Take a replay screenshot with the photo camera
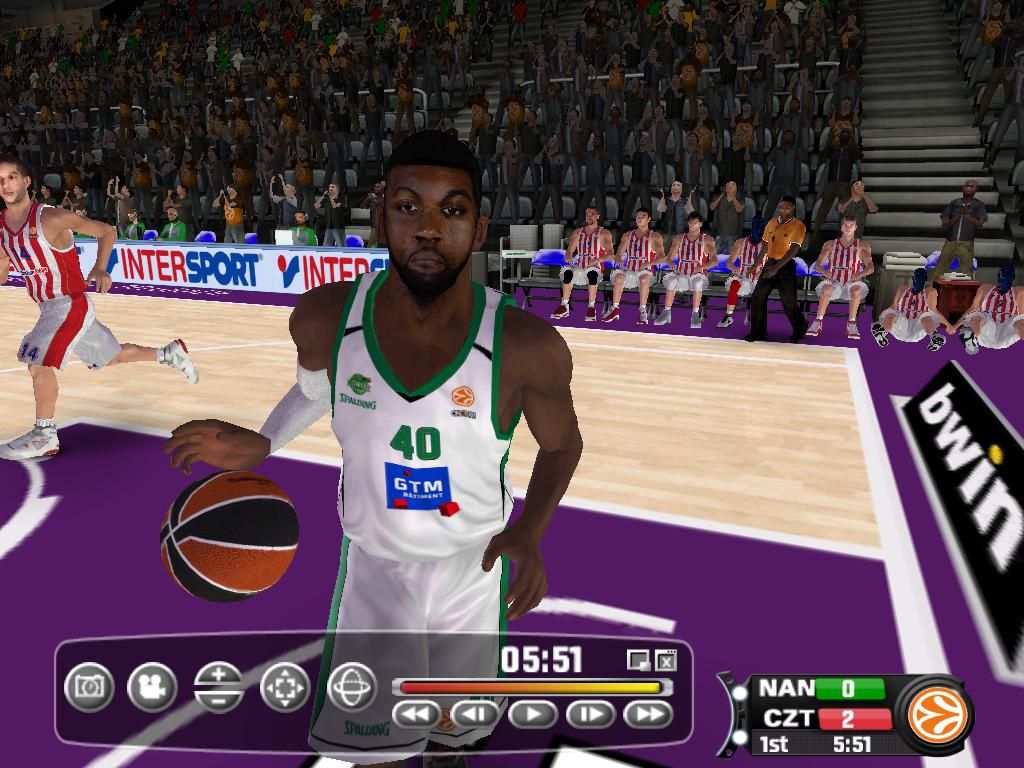The width and height of the screenshot is (1024, 768). [x=89, y=687]
